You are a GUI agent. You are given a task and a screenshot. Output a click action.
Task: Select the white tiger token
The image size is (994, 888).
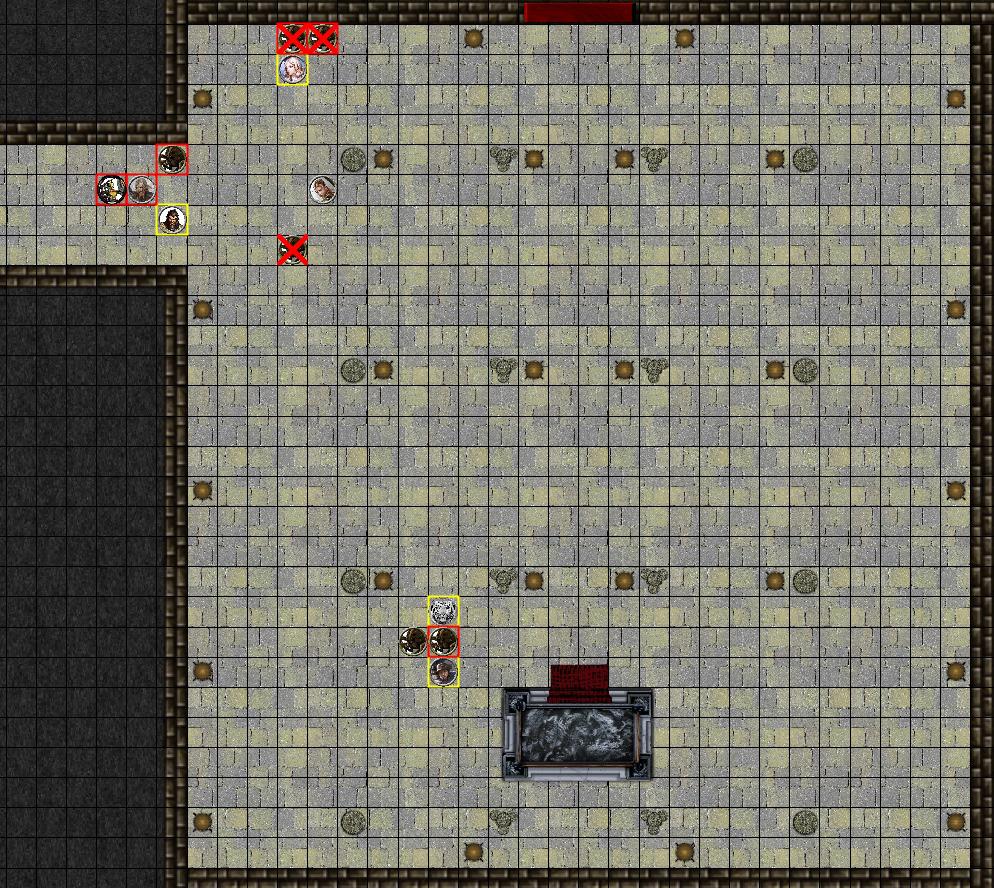pos(443,610)
